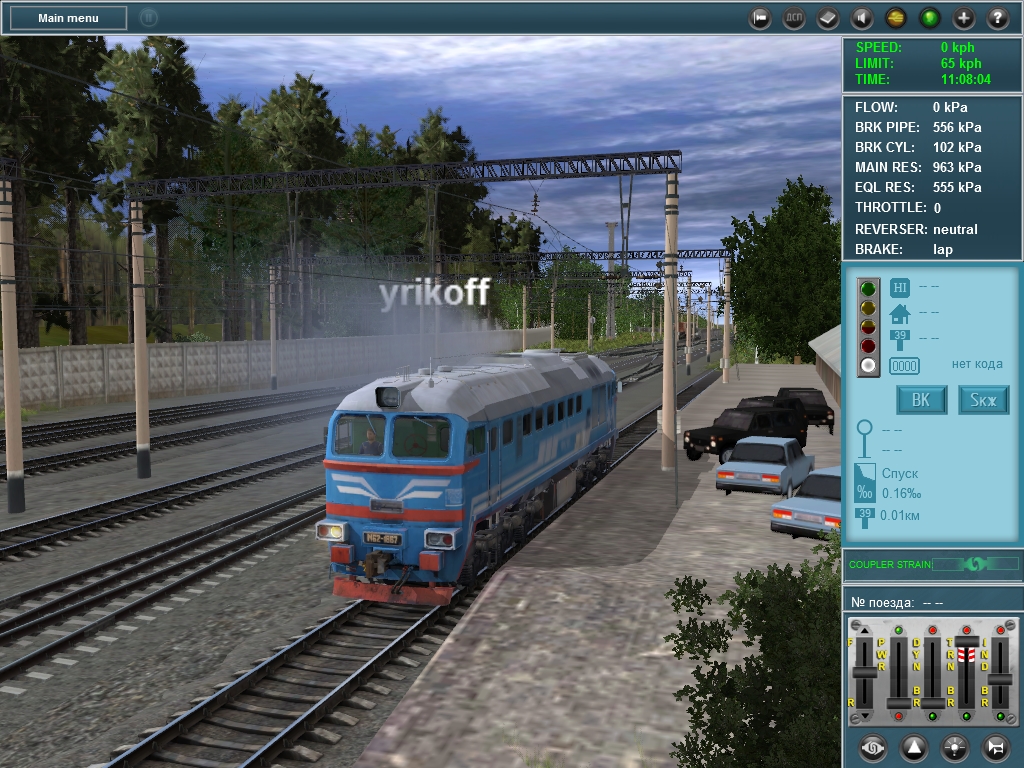The image size is (1024, 768).
Task: Click the plus icon in top toolbar
Action: pos(964,18)
